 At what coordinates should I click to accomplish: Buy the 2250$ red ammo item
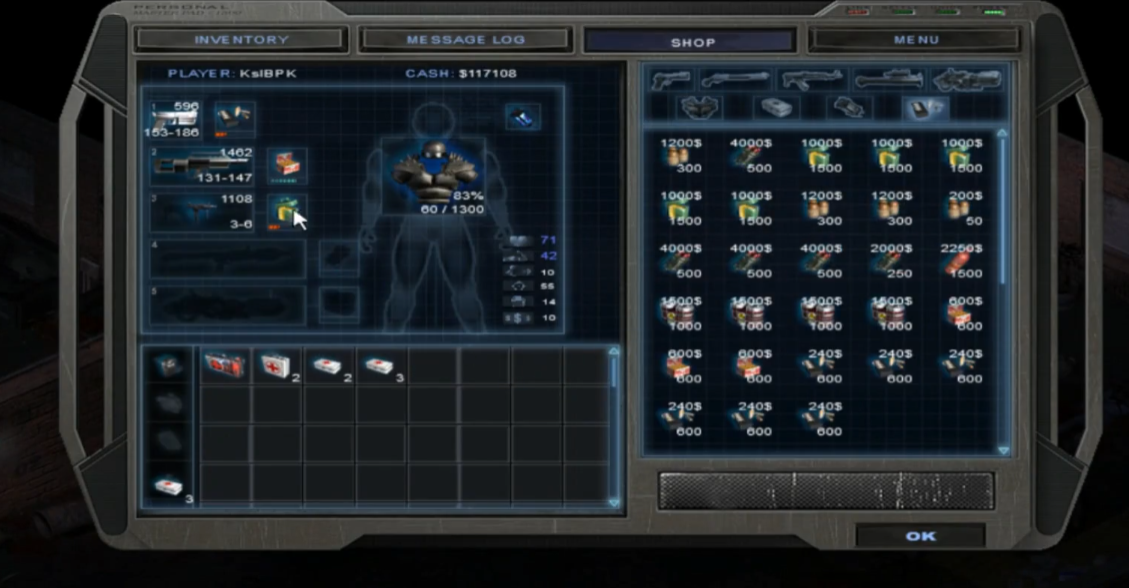[962, 259]
